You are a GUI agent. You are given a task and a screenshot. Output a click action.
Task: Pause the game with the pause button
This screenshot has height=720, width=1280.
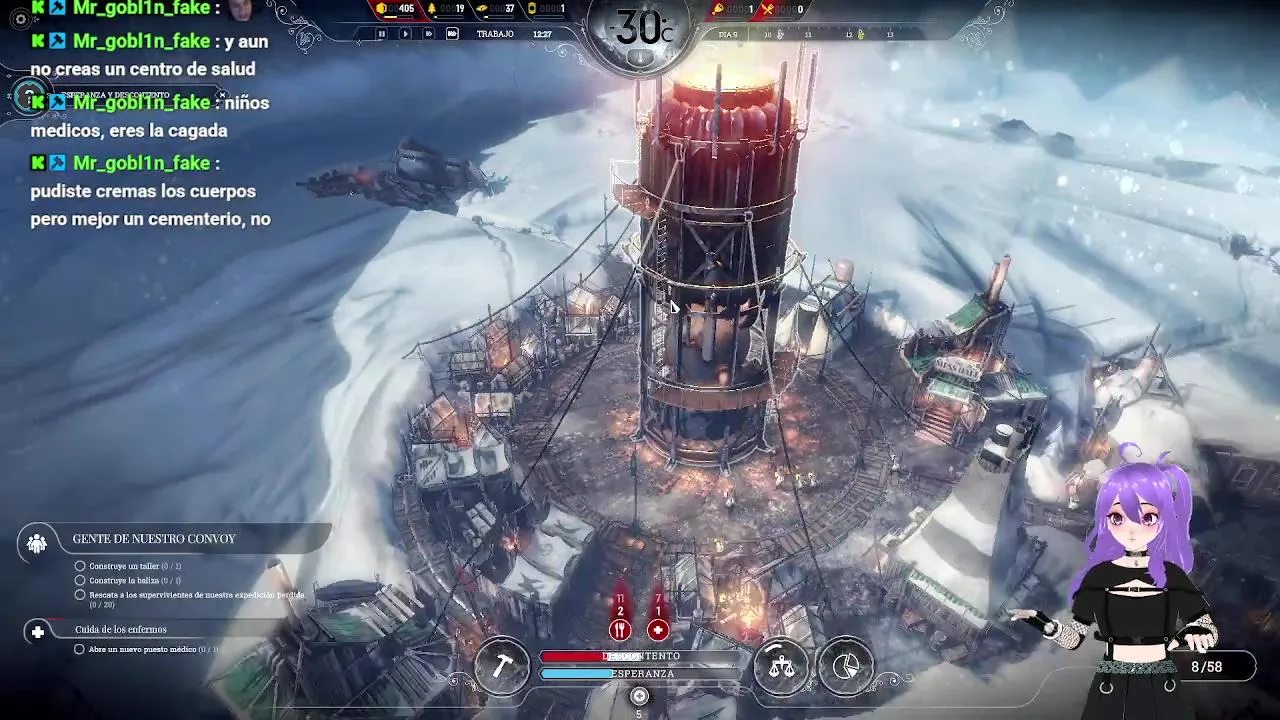pyautogui.click(x=381, y=34)
